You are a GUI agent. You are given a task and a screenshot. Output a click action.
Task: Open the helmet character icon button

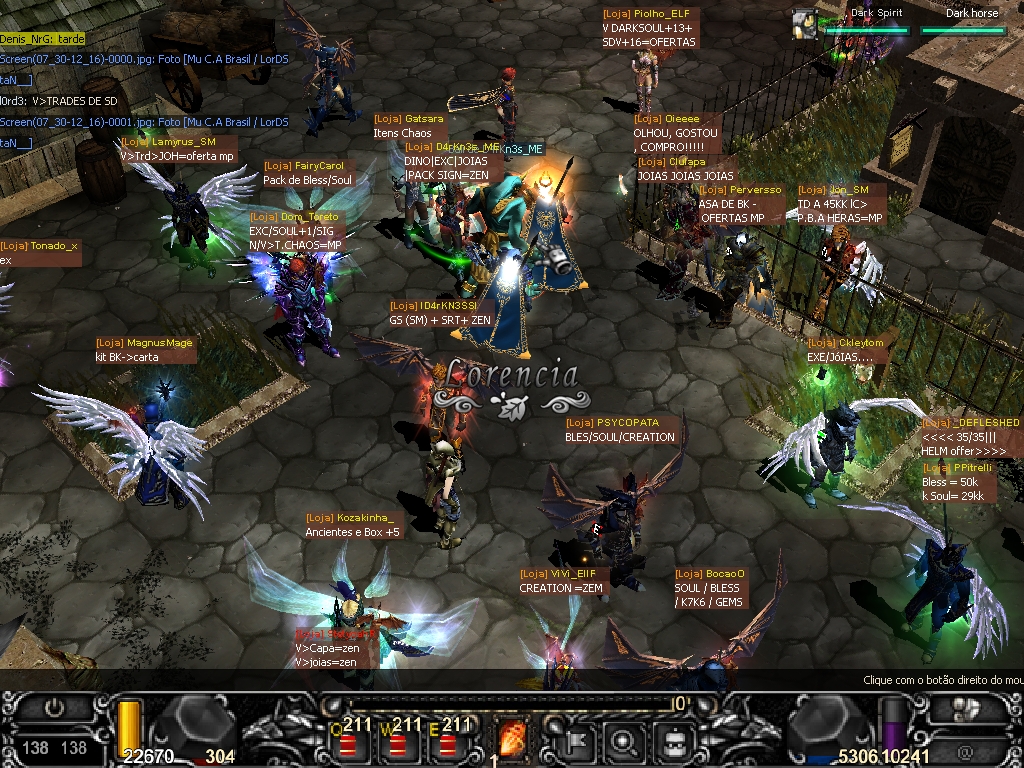675,741
